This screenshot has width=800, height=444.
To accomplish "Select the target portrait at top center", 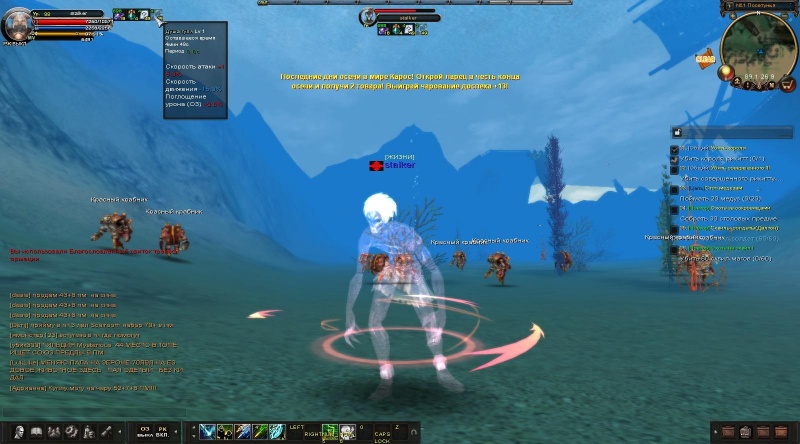I will pyautogui.click(x=369, y=17).
